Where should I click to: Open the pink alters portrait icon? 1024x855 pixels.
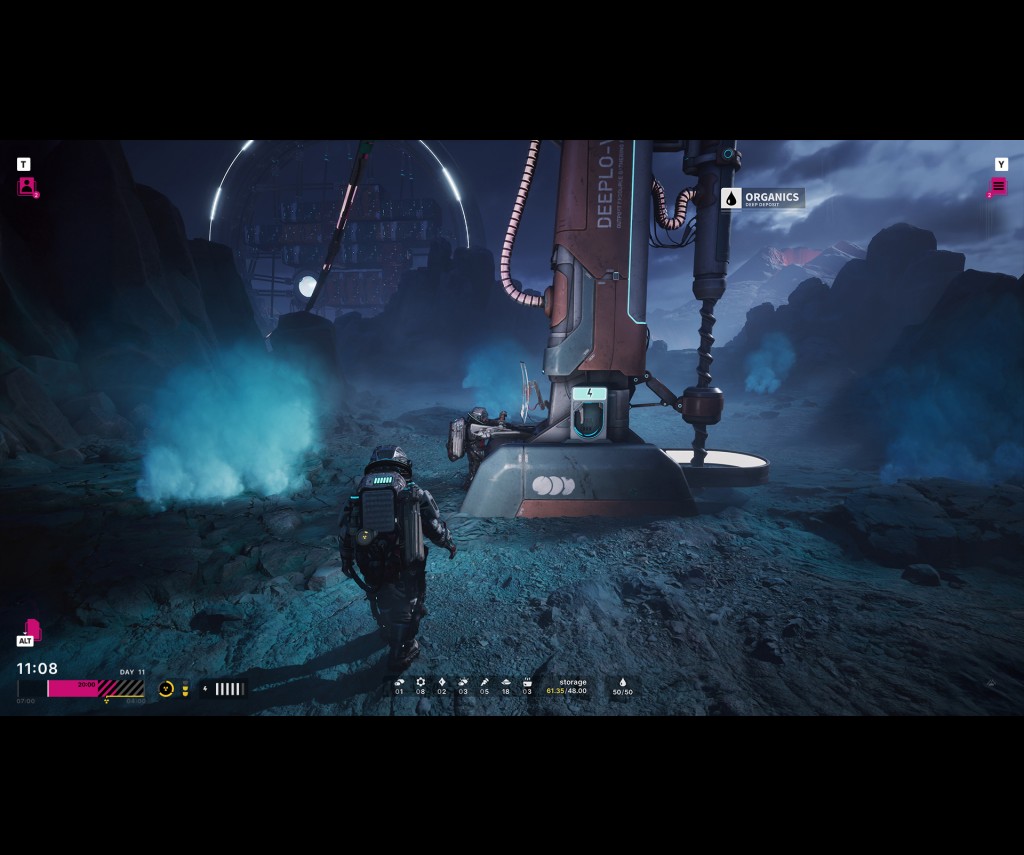point(26,186)
